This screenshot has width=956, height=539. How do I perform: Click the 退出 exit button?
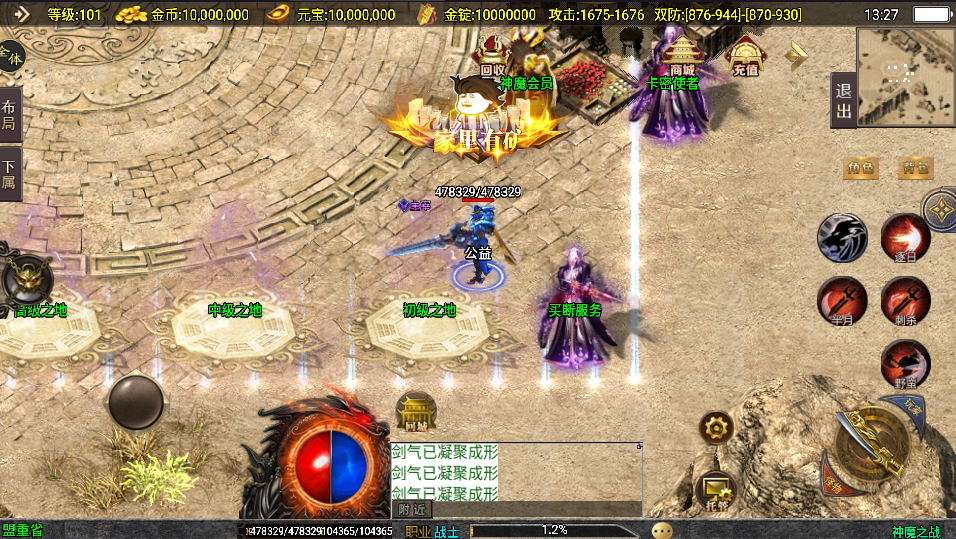844,100
